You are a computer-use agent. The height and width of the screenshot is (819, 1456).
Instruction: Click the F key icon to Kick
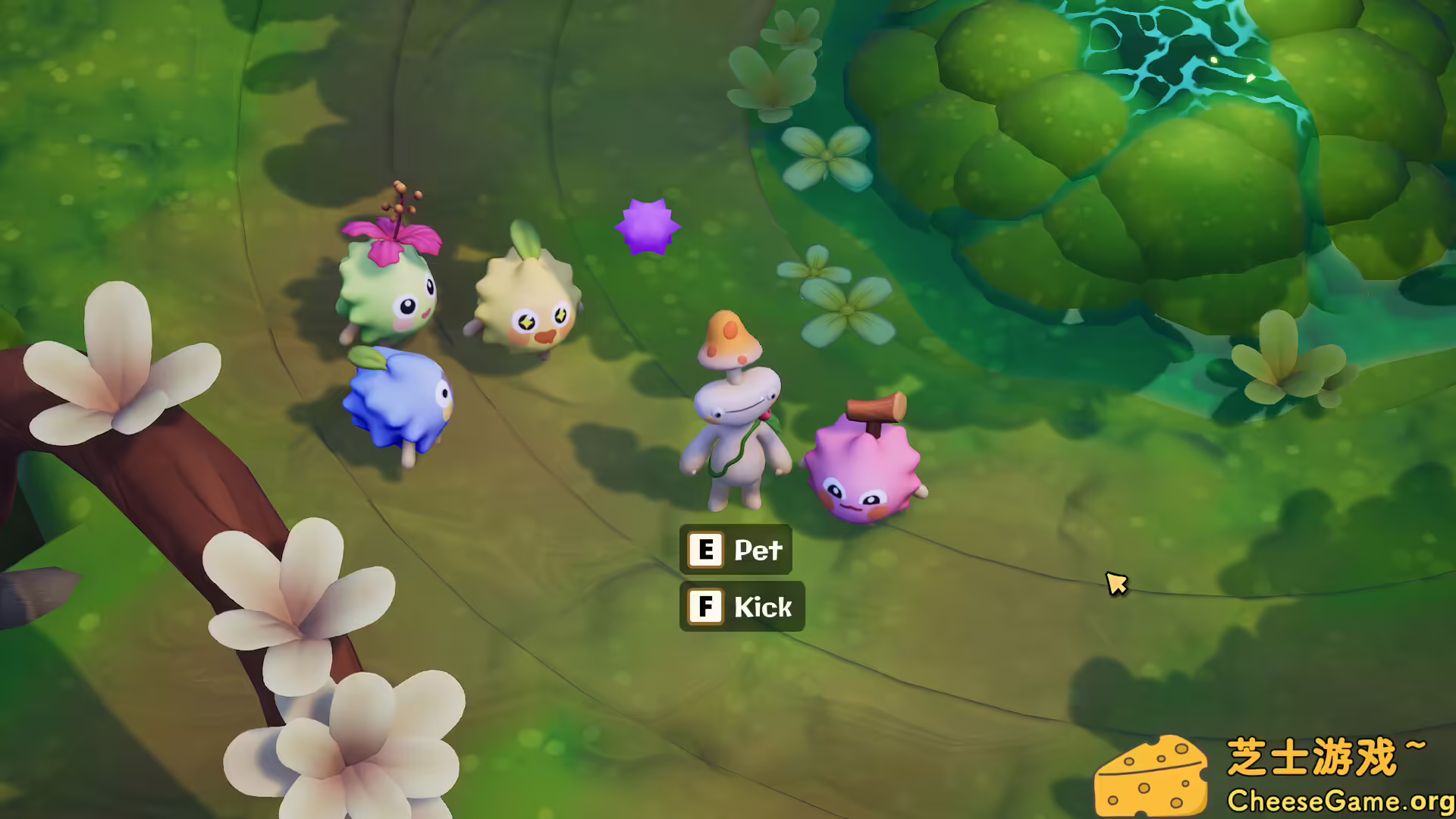point(706,606)
